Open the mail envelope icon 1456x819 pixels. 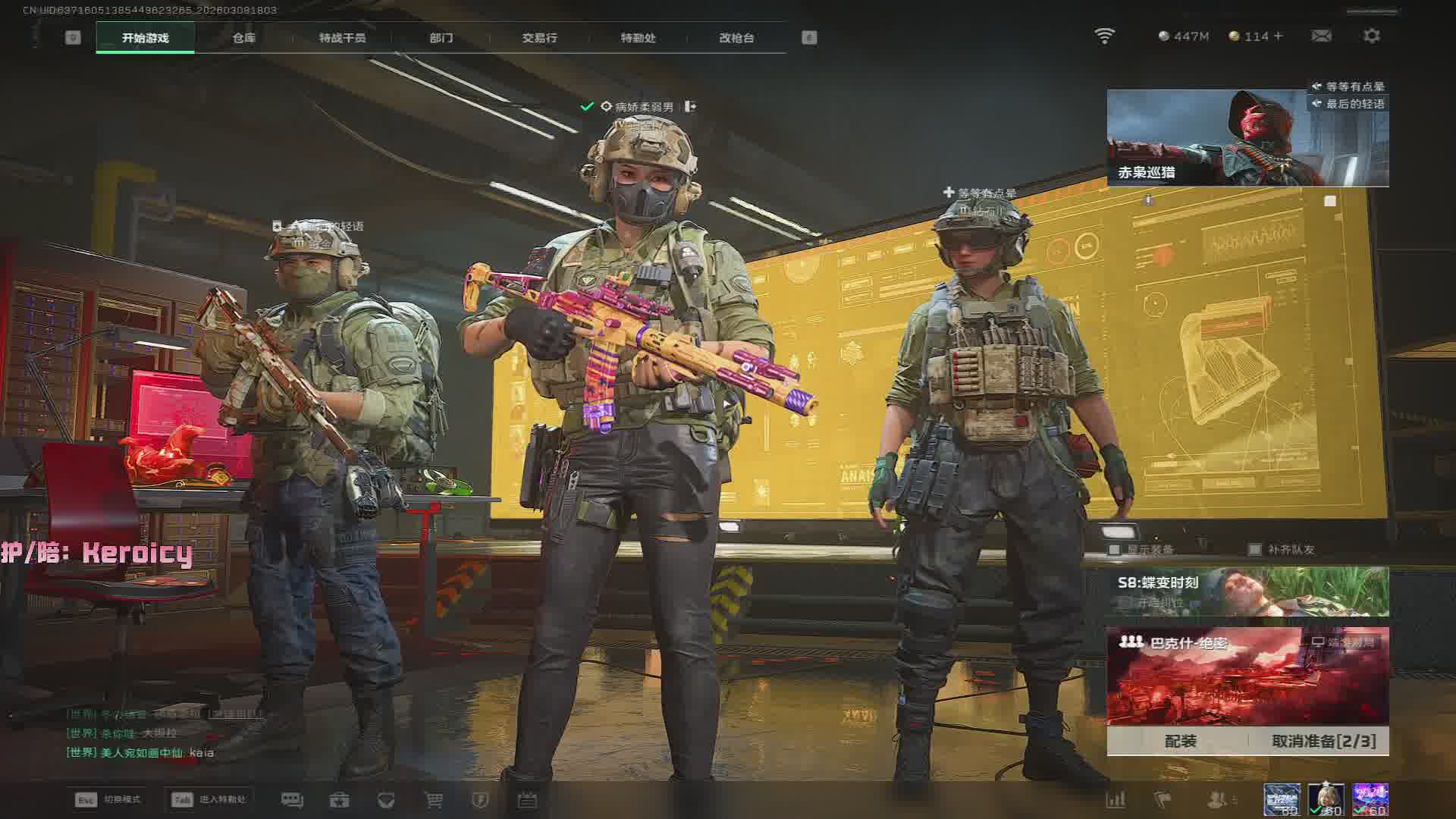click(1321, 36)
